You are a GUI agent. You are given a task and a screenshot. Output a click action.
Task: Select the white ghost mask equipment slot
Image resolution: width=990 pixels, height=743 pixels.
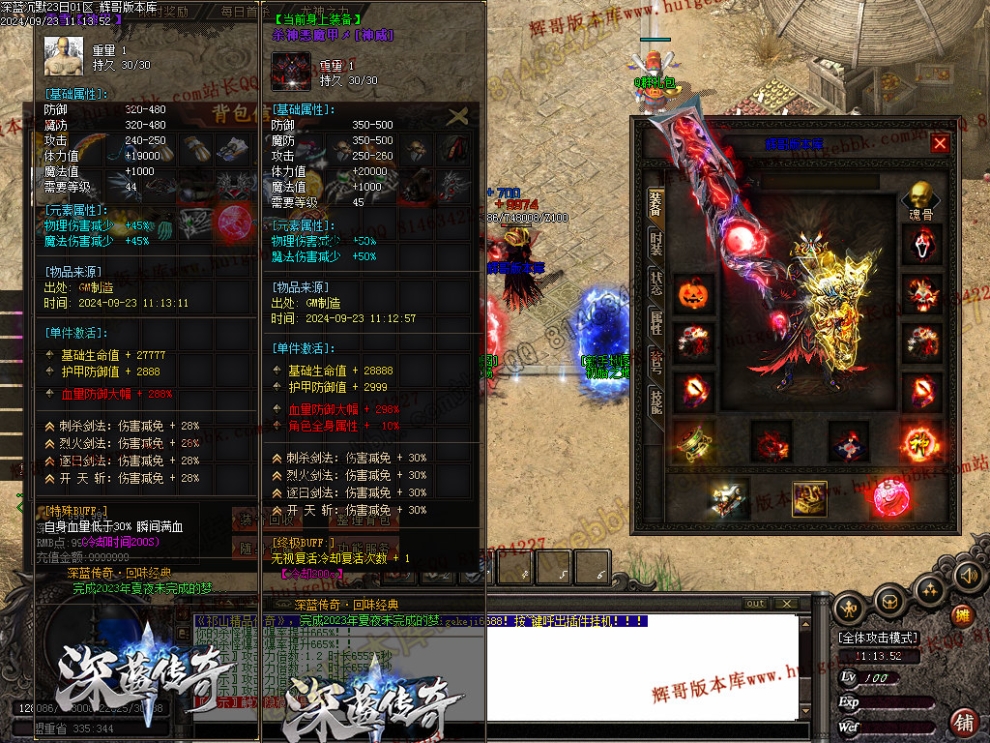tap(922, 245)
